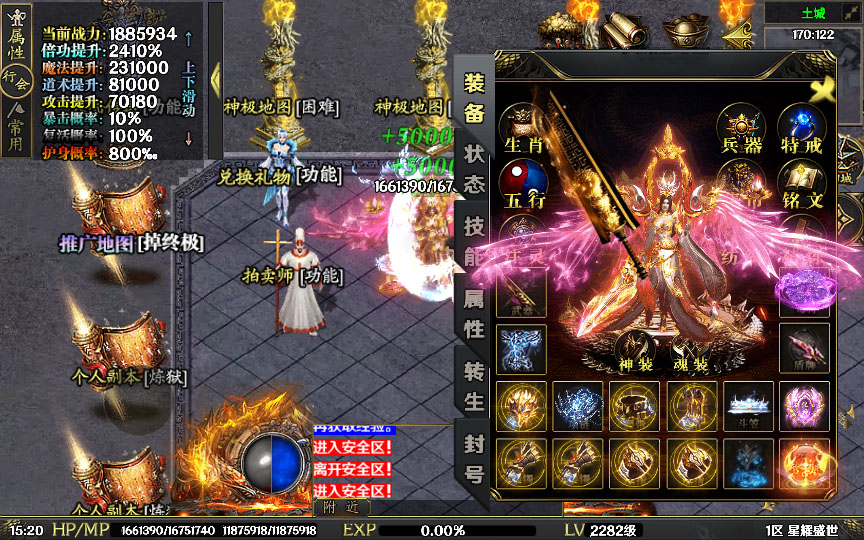864x540 pixels.
Task: Select the 斗笠 hat equipment slot
Action: coord(747,406)
